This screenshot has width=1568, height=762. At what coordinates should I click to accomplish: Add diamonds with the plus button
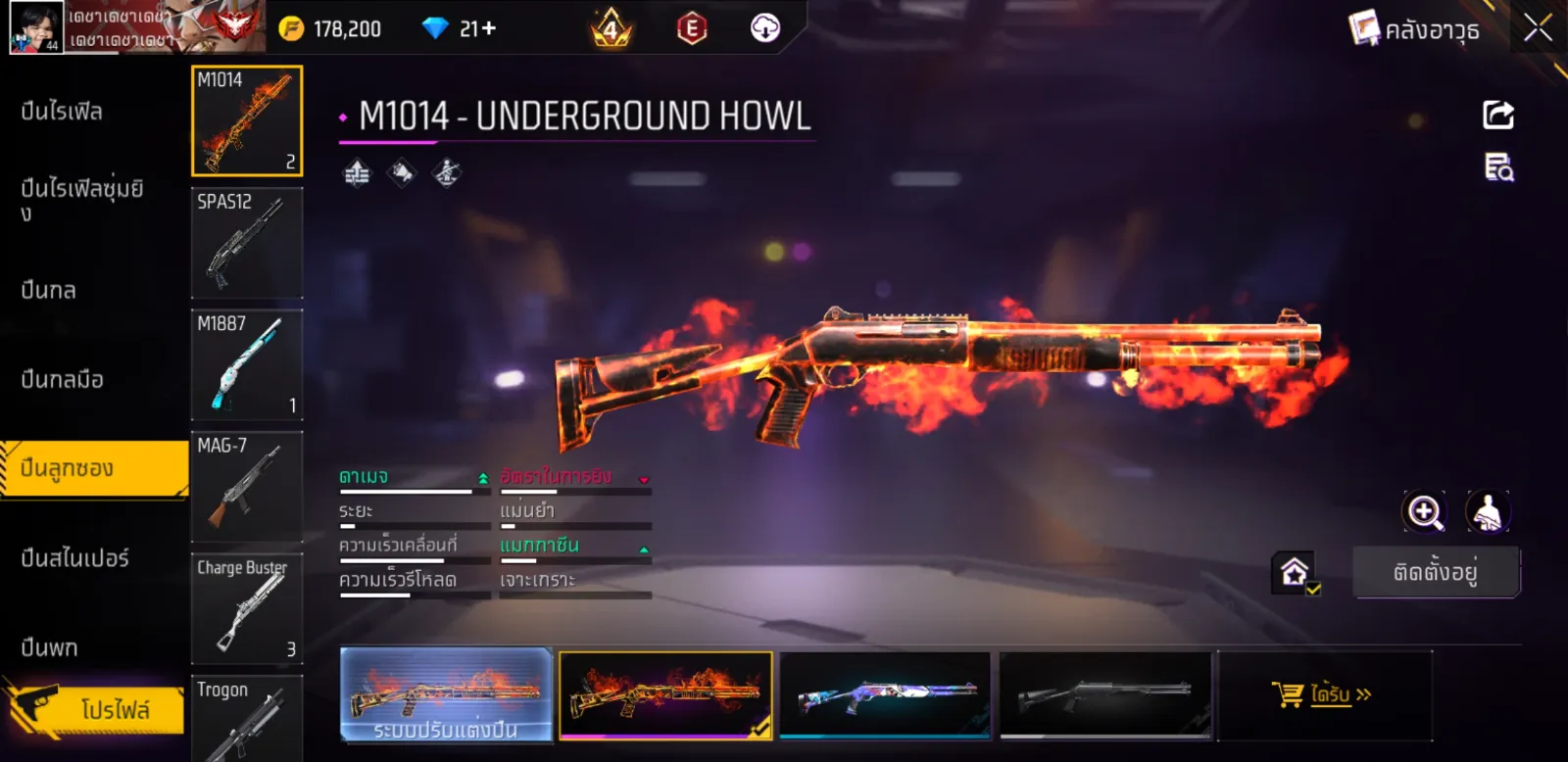click(488, 28)
